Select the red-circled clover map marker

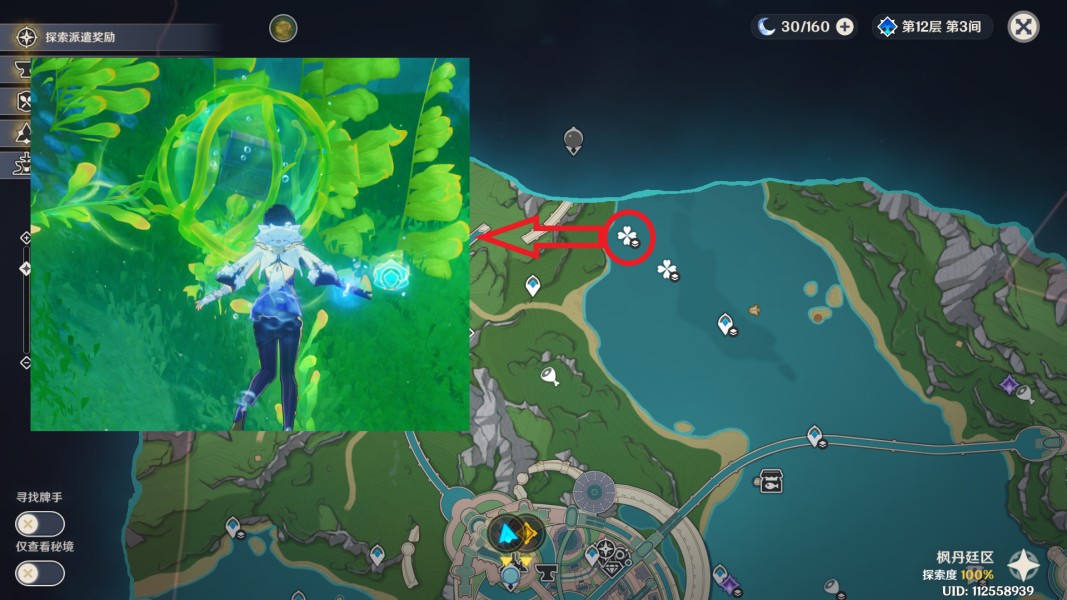coord(629,238)
